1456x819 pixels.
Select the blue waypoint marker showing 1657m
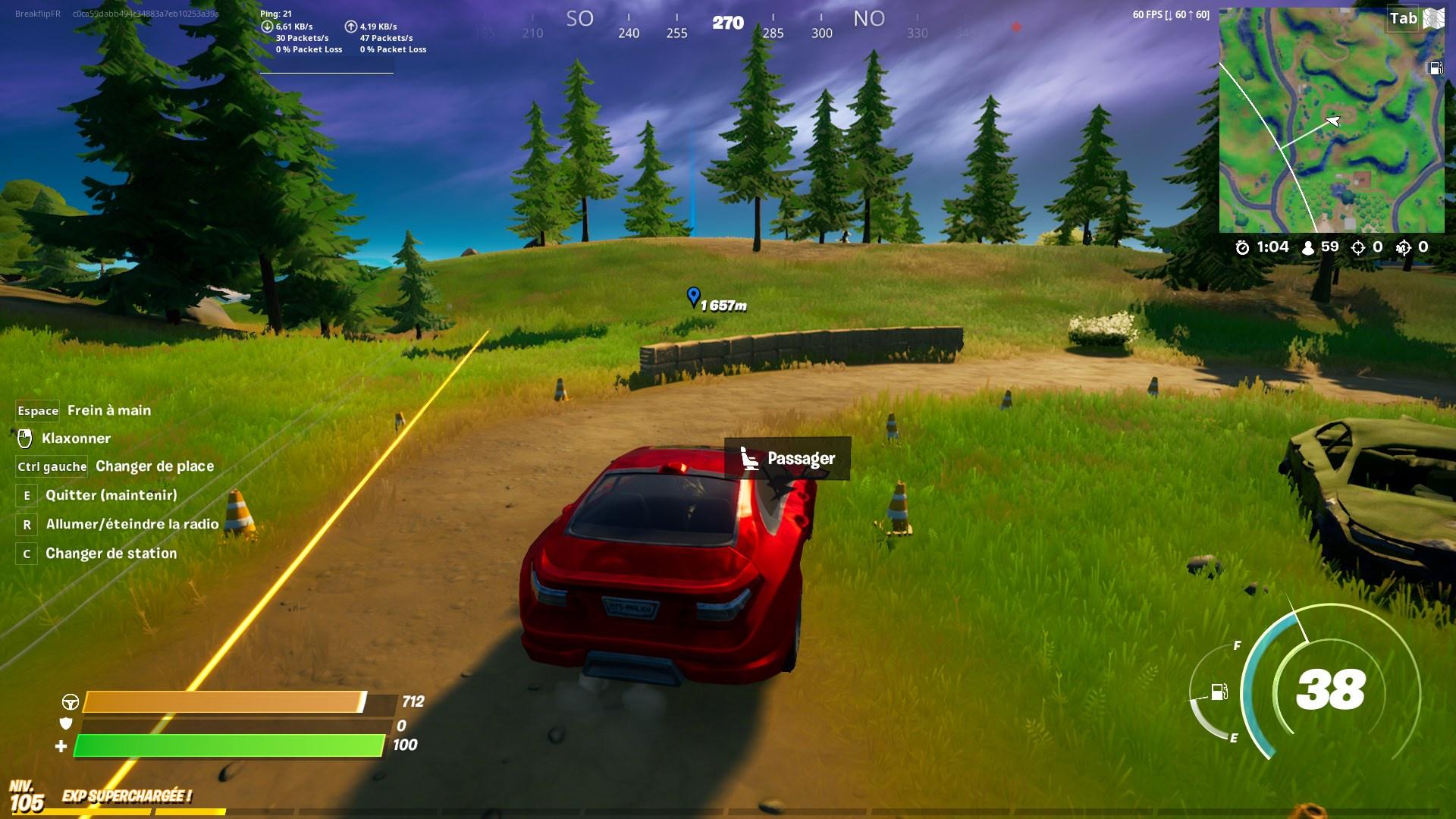click(694, 297)
